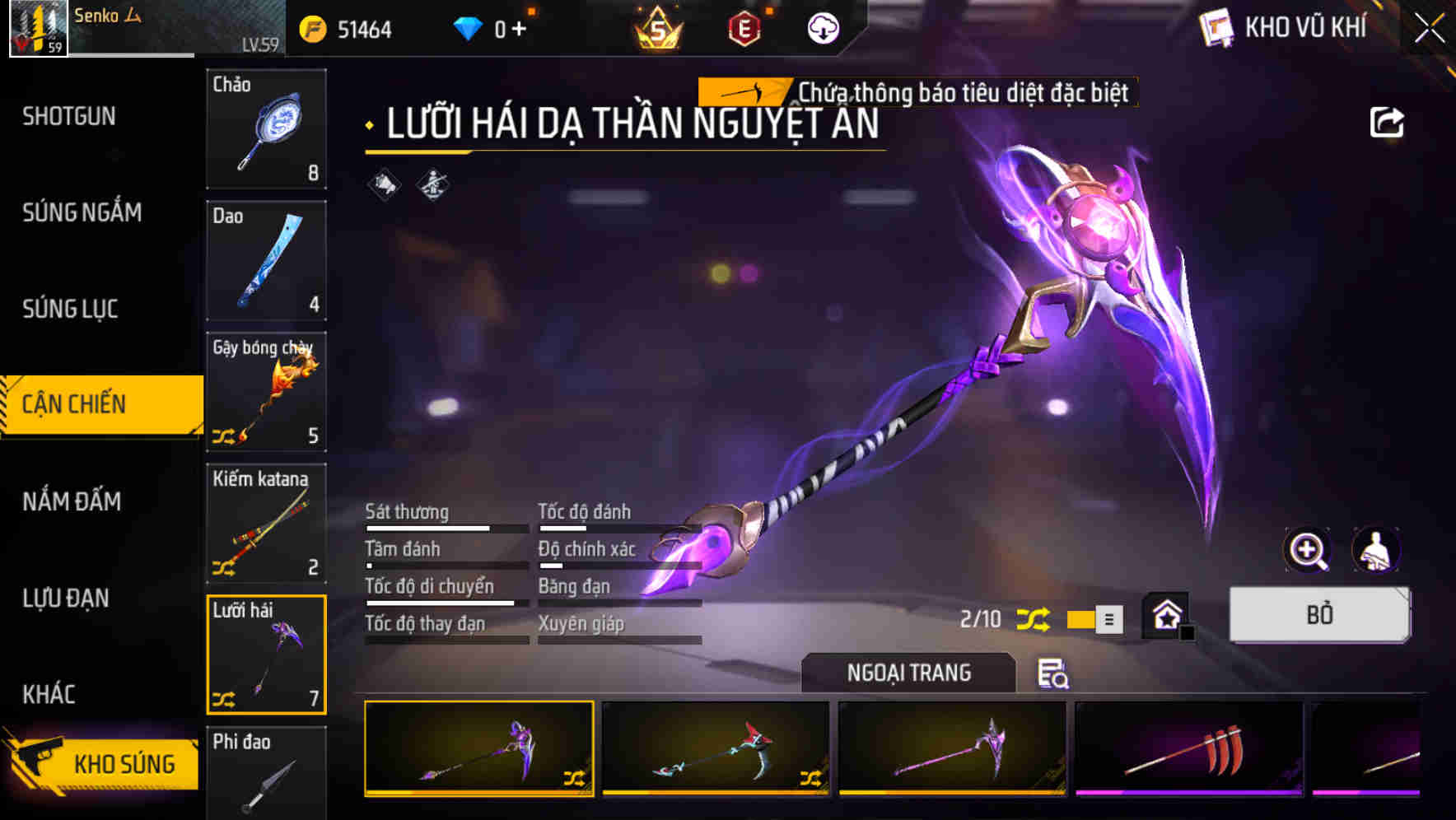The width and height of the screenshot is (1456, 820).
Task: Zoom weapon preview with magnifier icon
Action: coord(1307,550)
